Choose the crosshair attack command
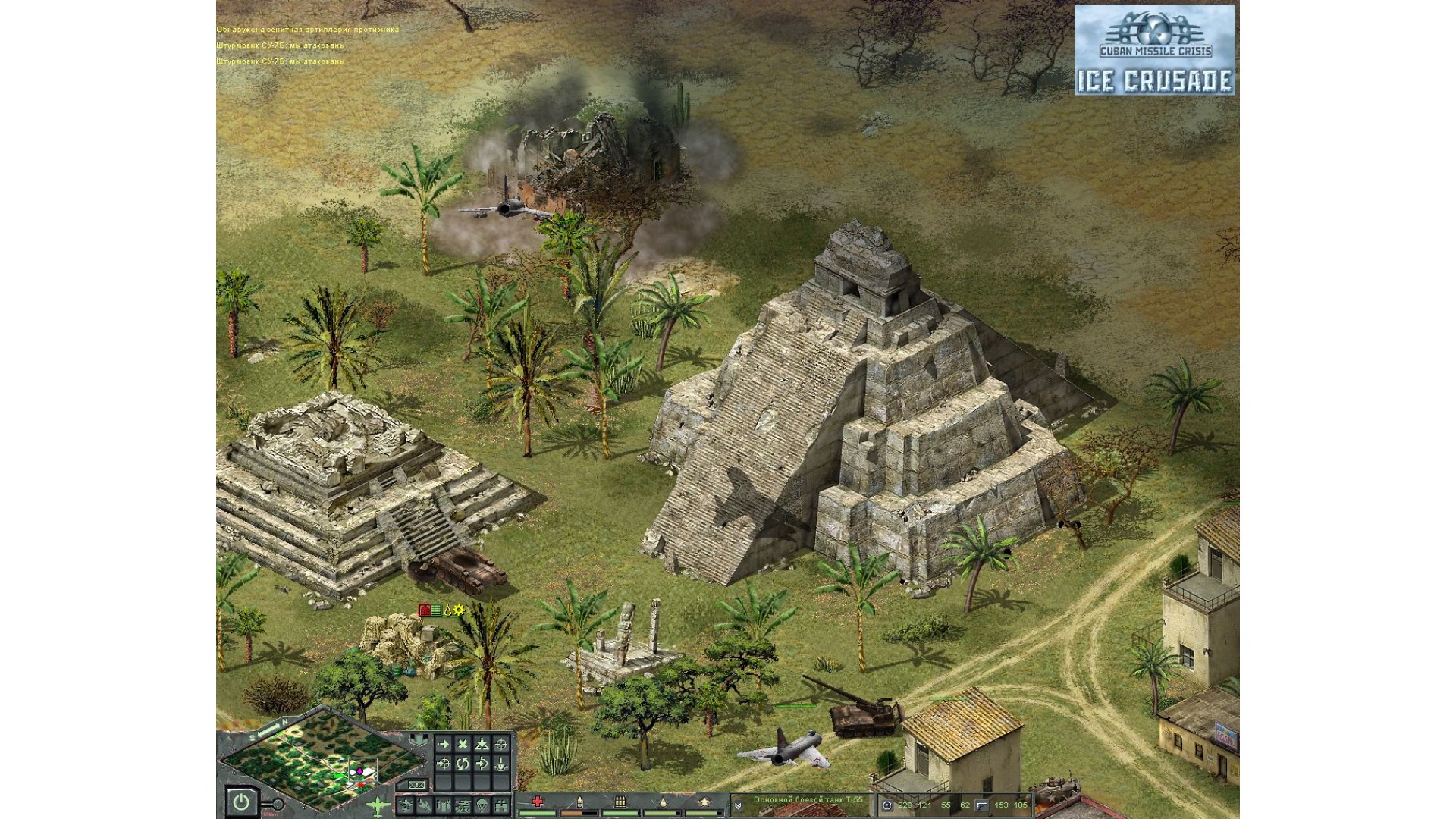The width and height of the screenshot is (1456, 819). (x=501, y=744)
